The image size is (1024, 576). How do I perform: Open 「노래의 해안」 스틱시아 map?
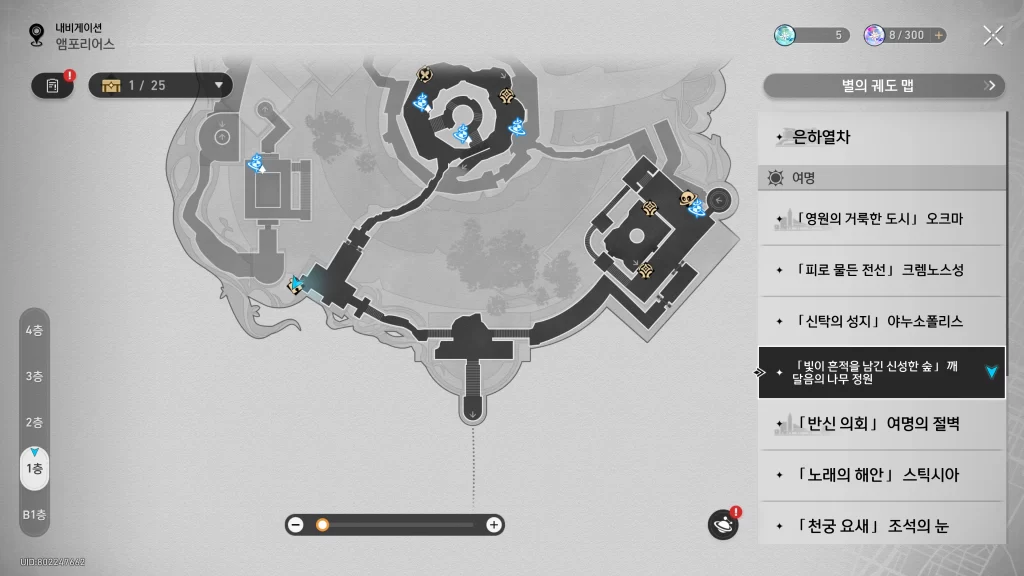[x=880, y=475]
